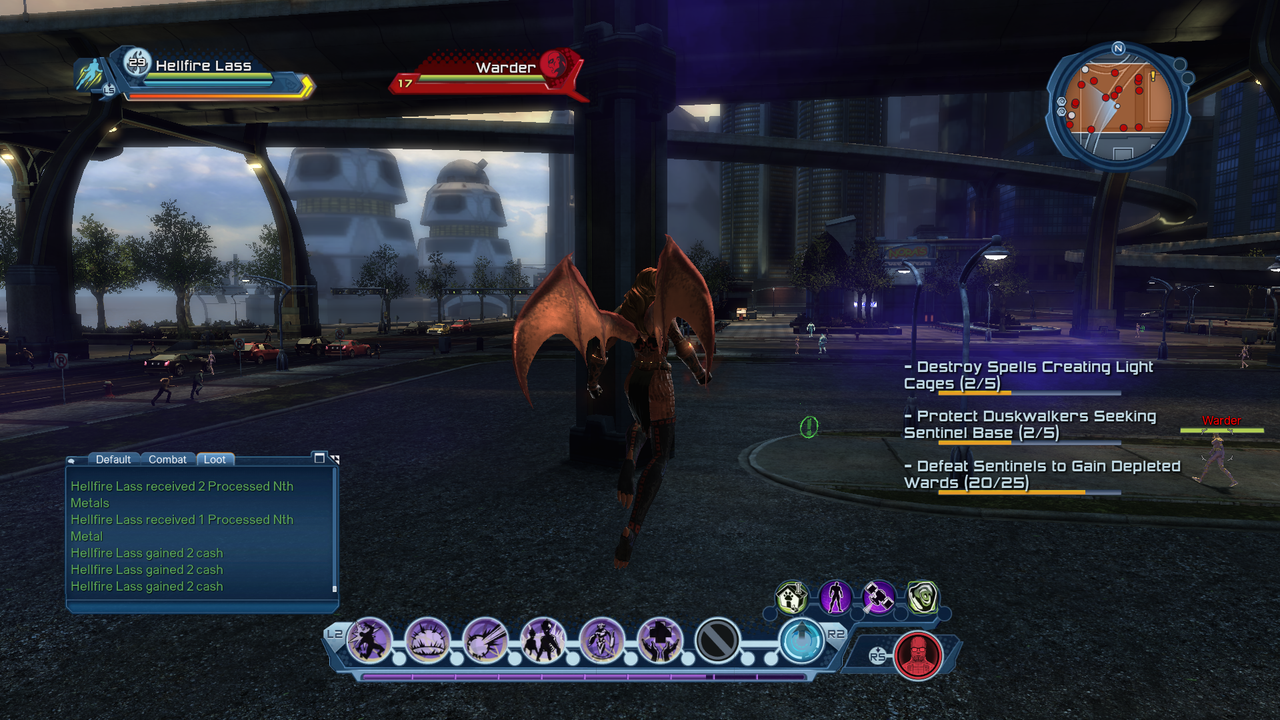The height and width of the screenshot is (720, 1280).
Task: Click the green spiral trinket icon
Action: 921,598
